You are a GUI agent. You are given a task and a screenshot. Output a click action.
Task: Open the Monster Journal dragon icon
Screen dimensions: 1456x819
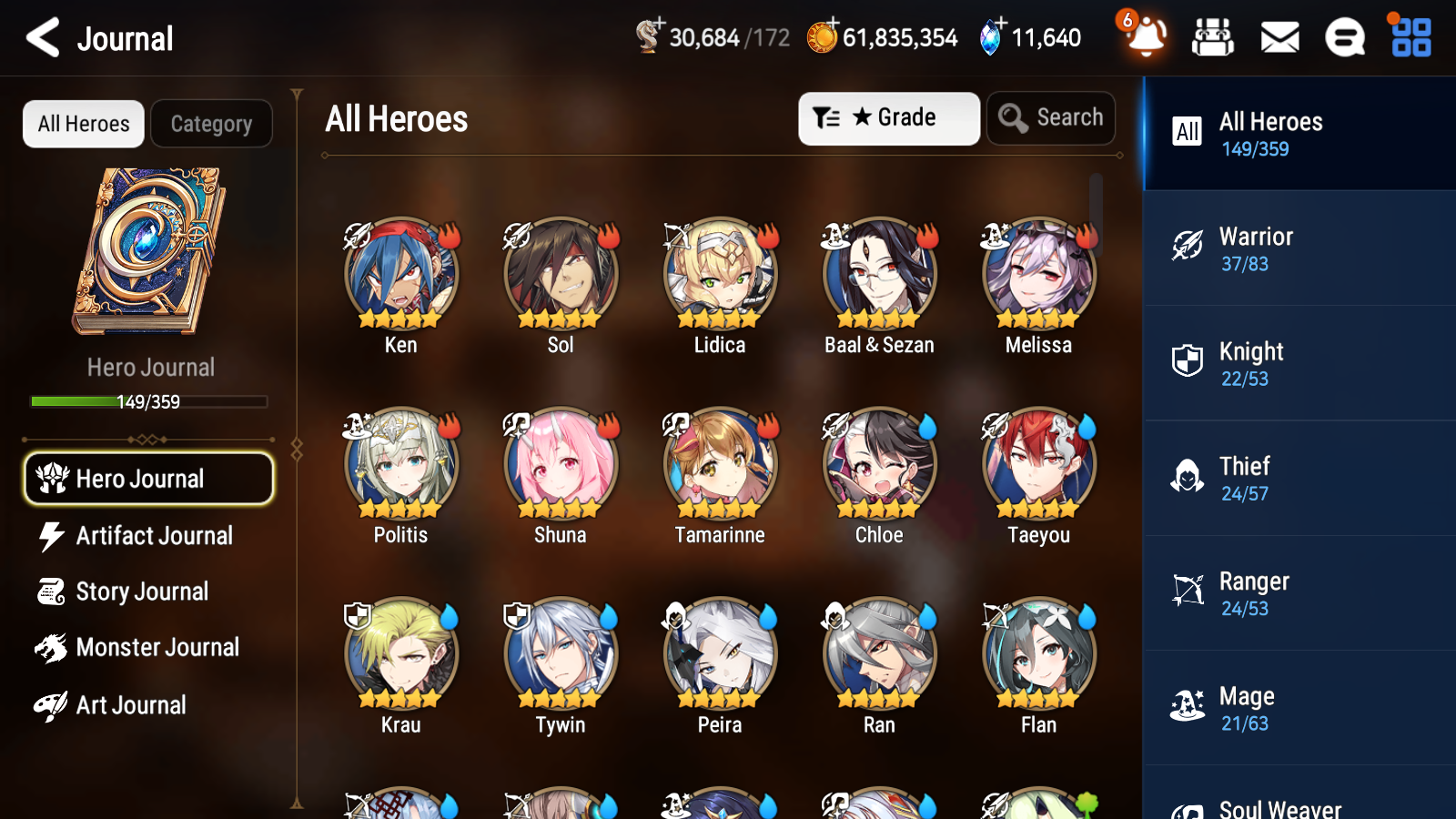click(x=52, y=647)
